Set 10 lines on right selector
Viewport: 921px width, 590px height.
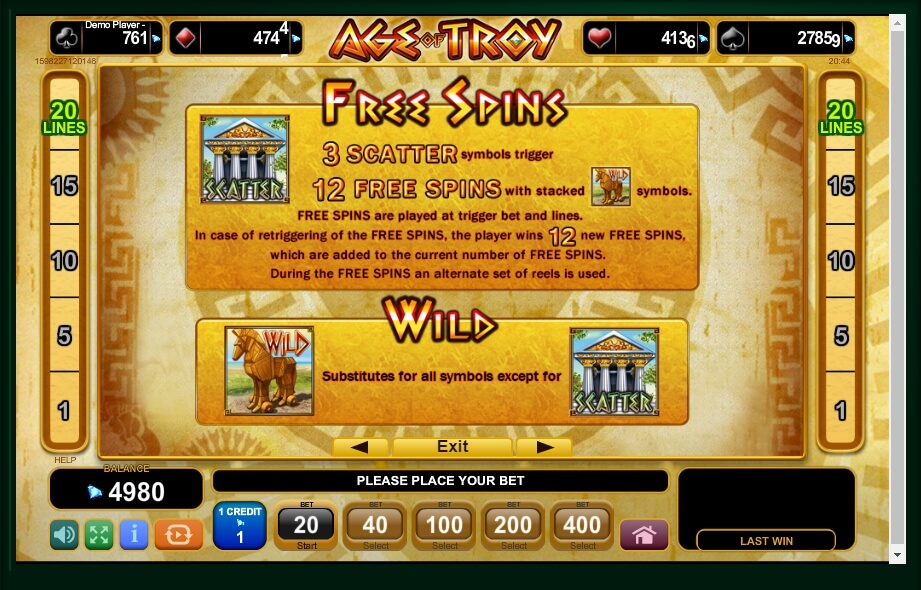[841, 261]
